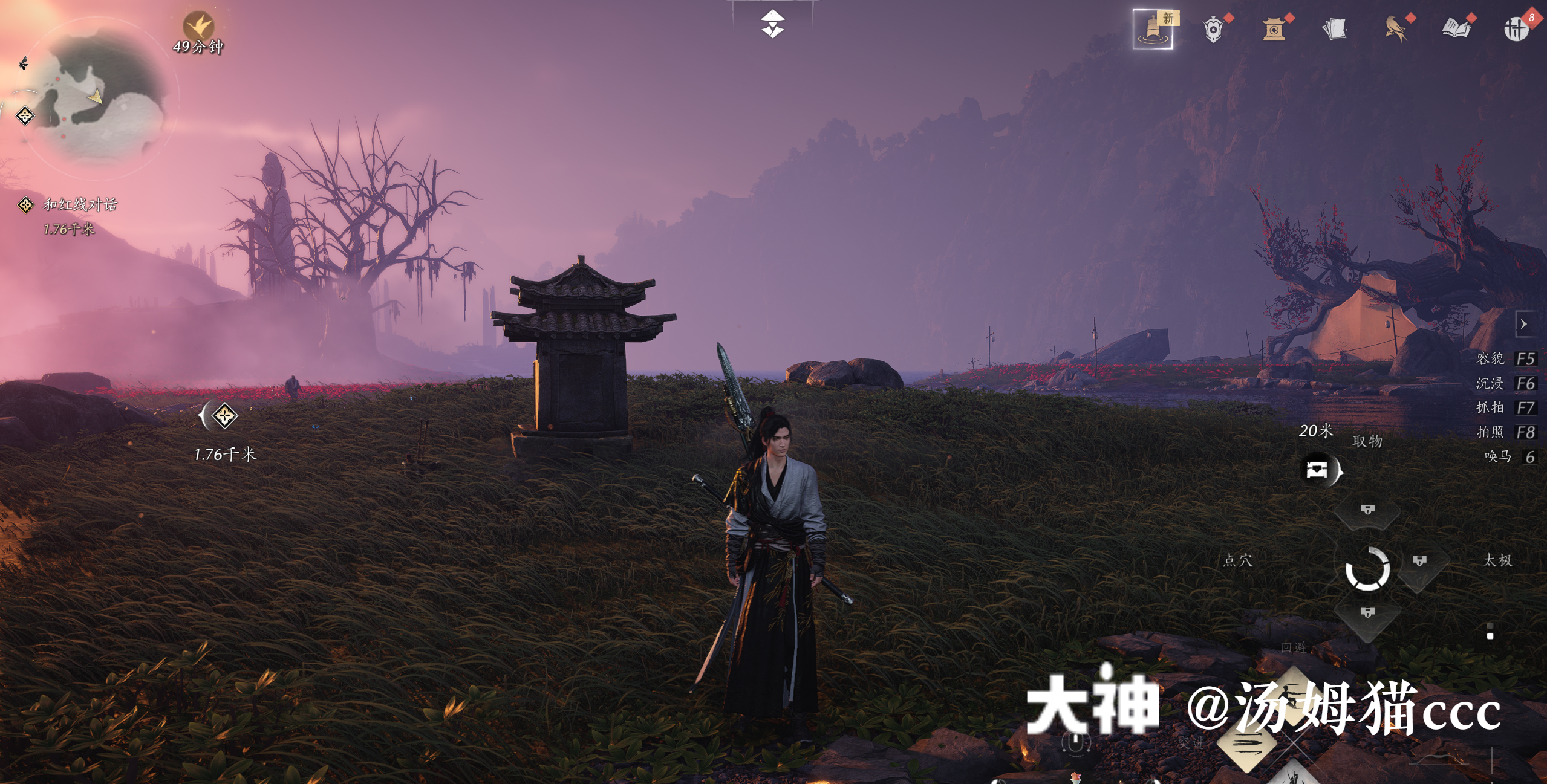Open the crossed-swords panel showing badge 8
The height and width of the screenshot is (784, 1547).
[1518, 28]
